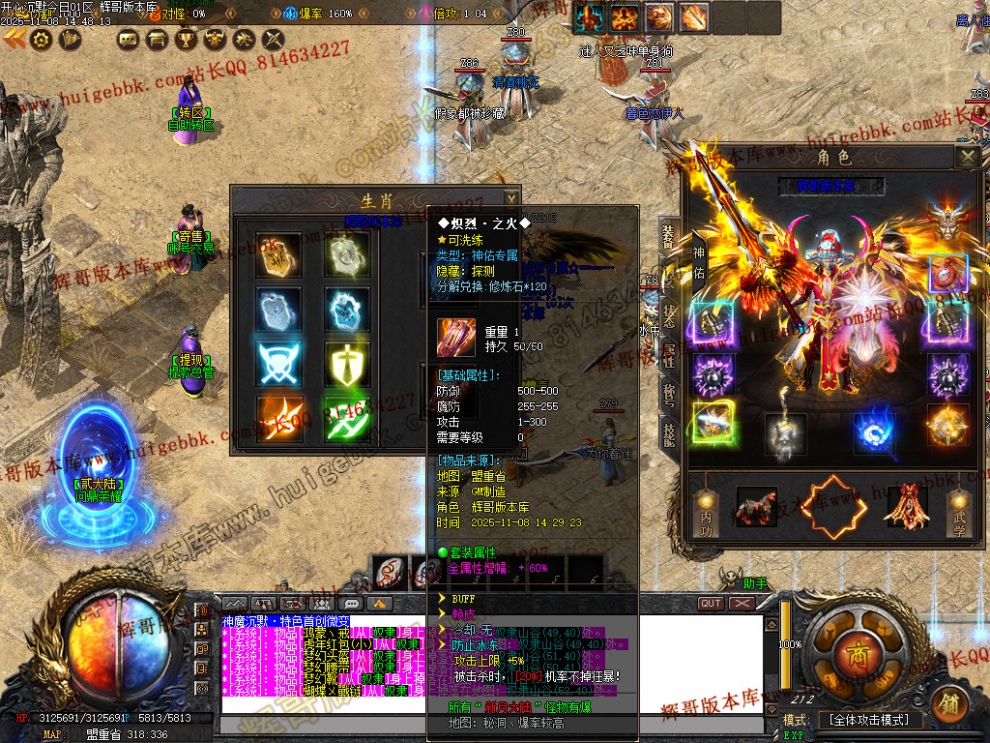Open the crossed-swords top menu icon
This screenshot has width=990, height=743.
[273, 39]
